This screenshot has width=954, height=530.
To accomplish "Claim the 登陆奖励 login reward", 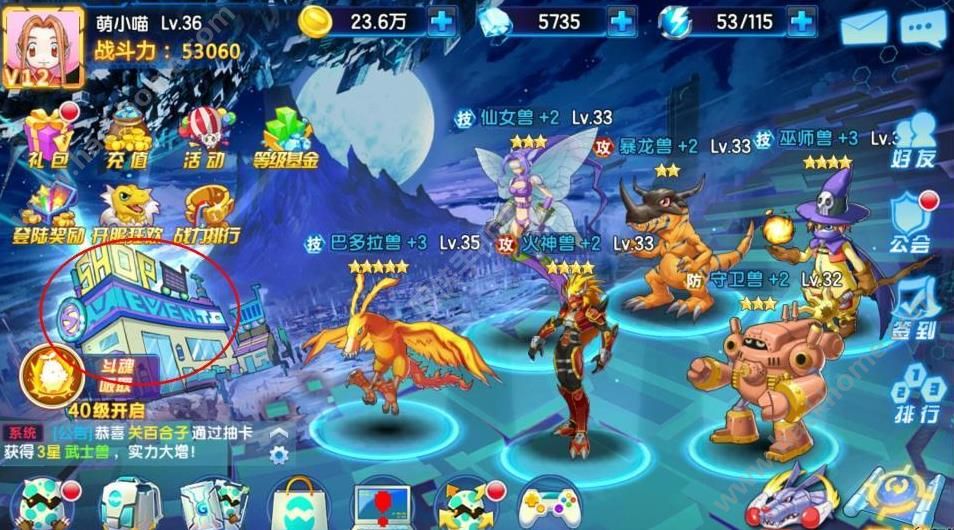I will tap(46, 215).
